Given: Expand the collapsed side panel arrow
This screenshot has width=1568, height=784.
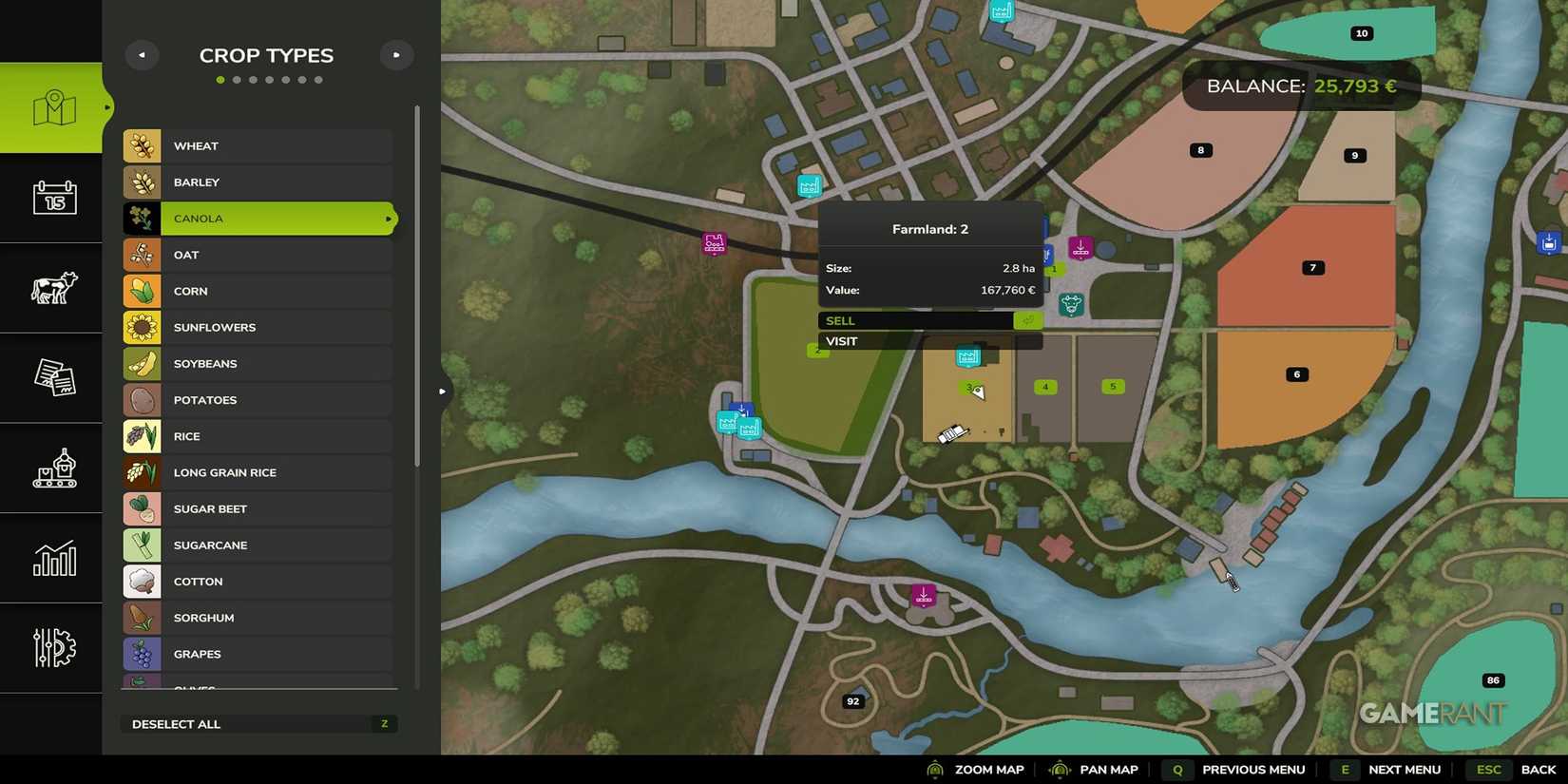Looking at the screenshot, I should click(442, 390).
